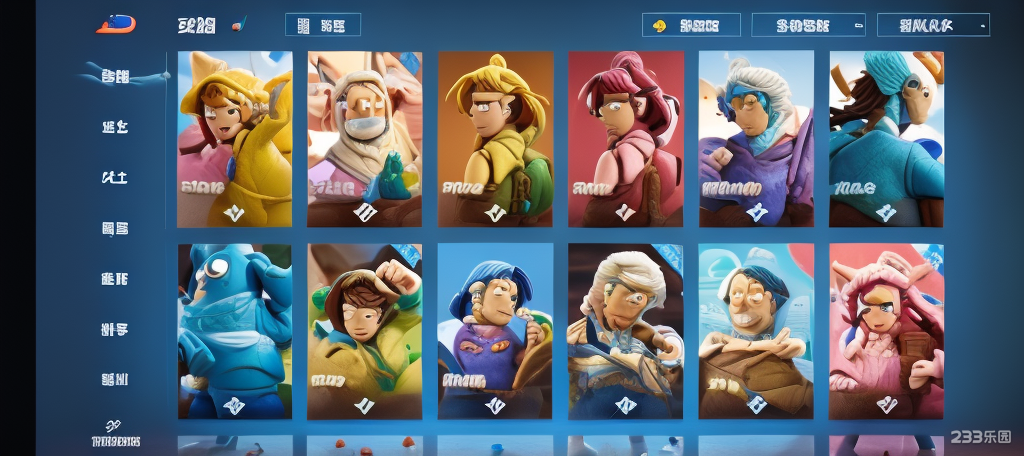Click the boxed button beside the screen title
Image resolution: width=1024 pixels, height=456 pixels.
pos(323,25)
